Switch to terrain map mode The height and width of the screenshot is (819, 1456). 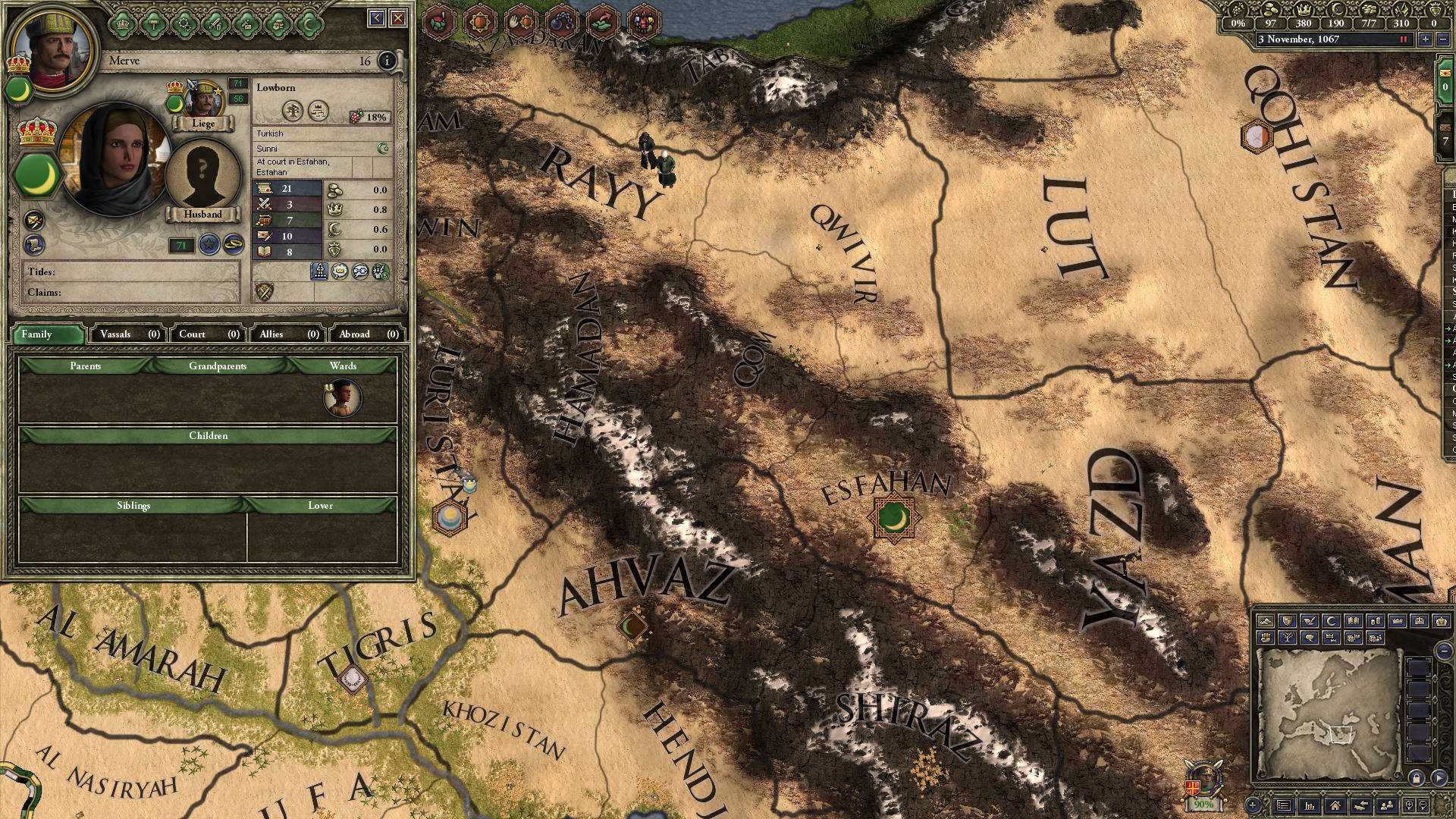(x=1266, y=621)
